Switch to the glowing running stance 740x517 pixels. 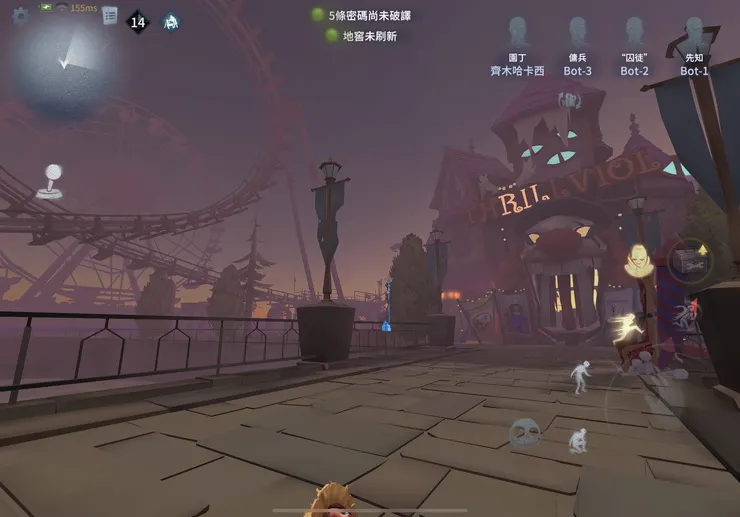[x=627, y=328]
